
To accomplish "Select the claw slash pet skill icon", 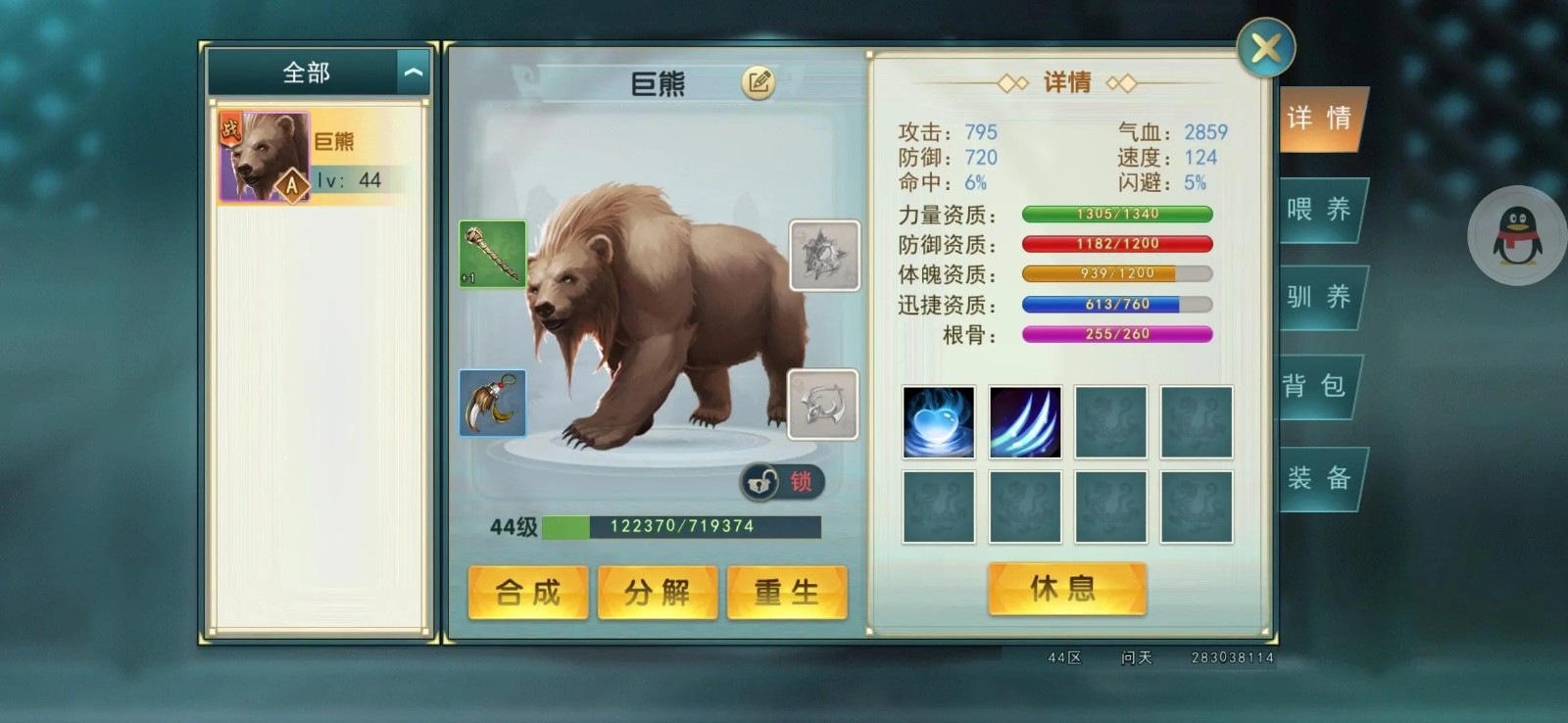I will pos(1023,423).
